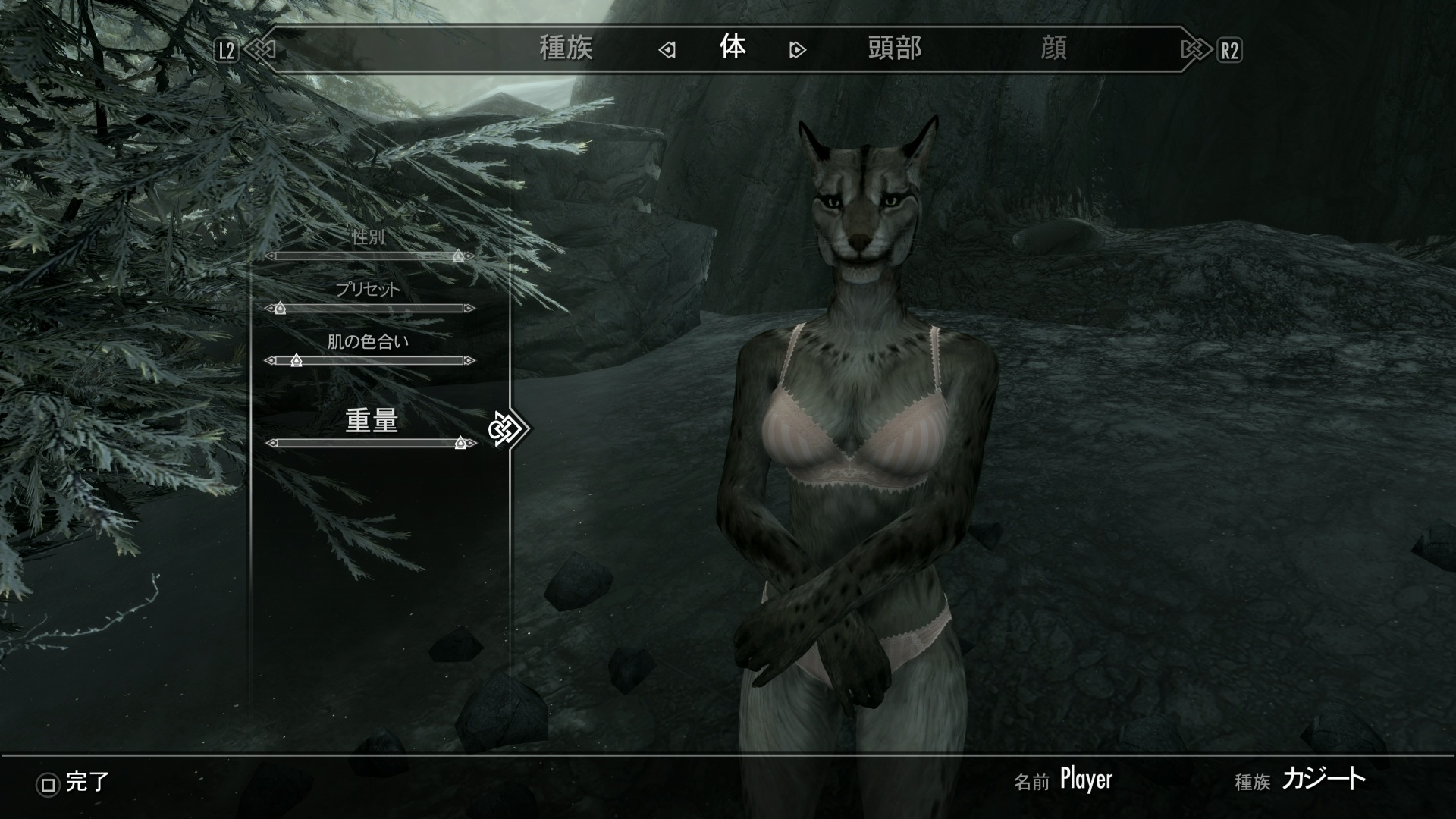Image resolution: width=1456 pixels, height=819 pixels.
Task: Click the right arrow beside 体
Action: [797, 50]
